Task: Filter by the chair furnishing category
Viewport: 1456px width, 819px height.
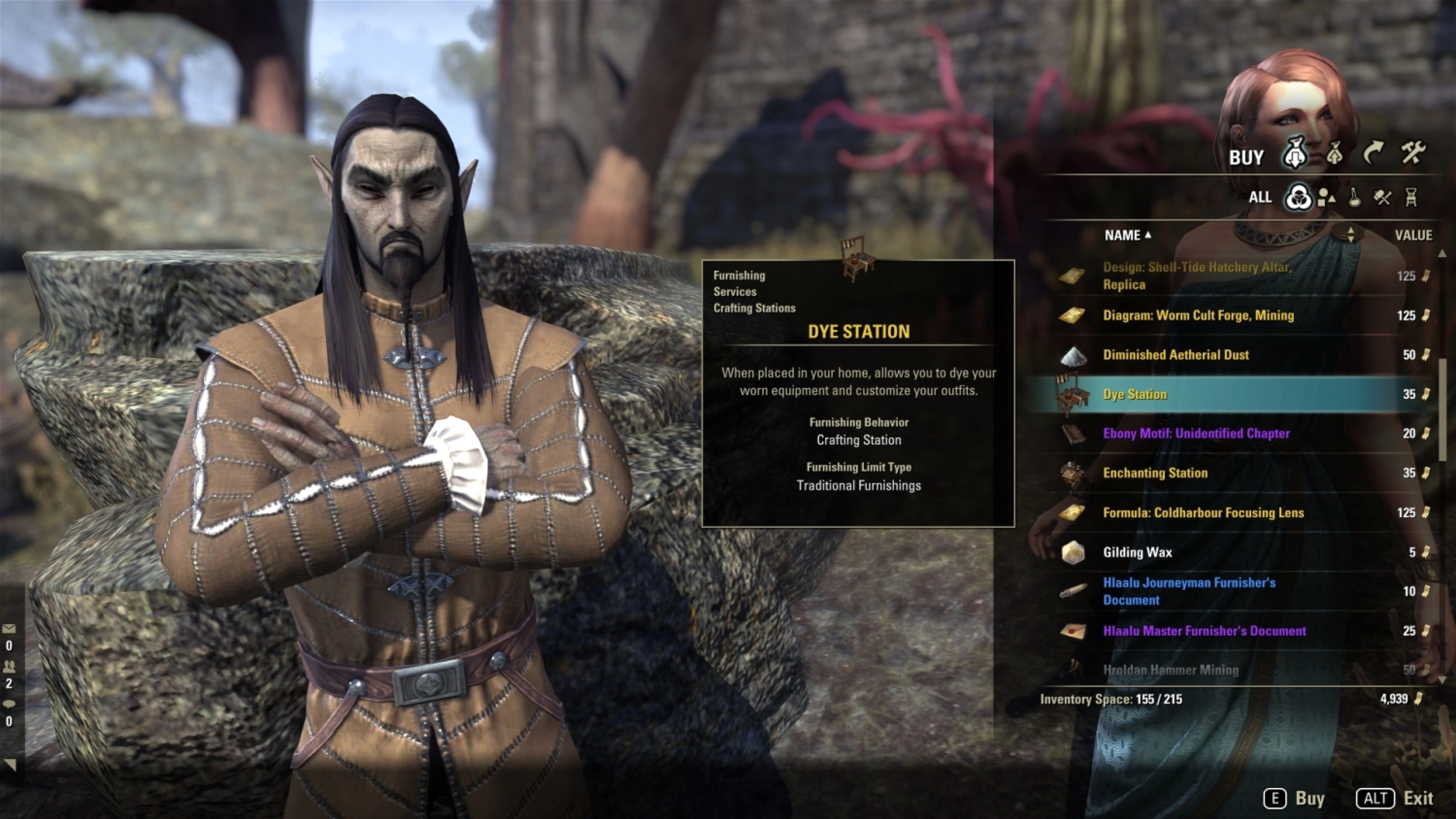Action: click(1411, 197)
